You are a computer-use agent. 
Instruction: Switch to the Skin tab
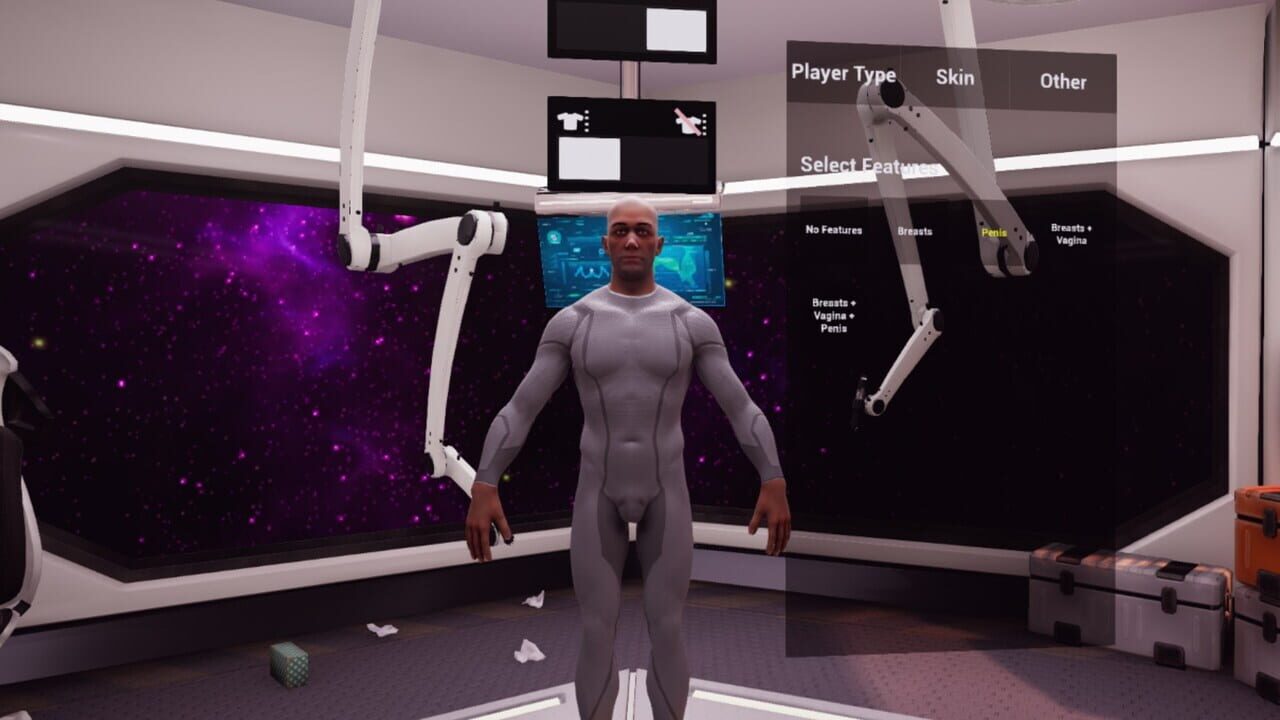[x=955, y=78]
